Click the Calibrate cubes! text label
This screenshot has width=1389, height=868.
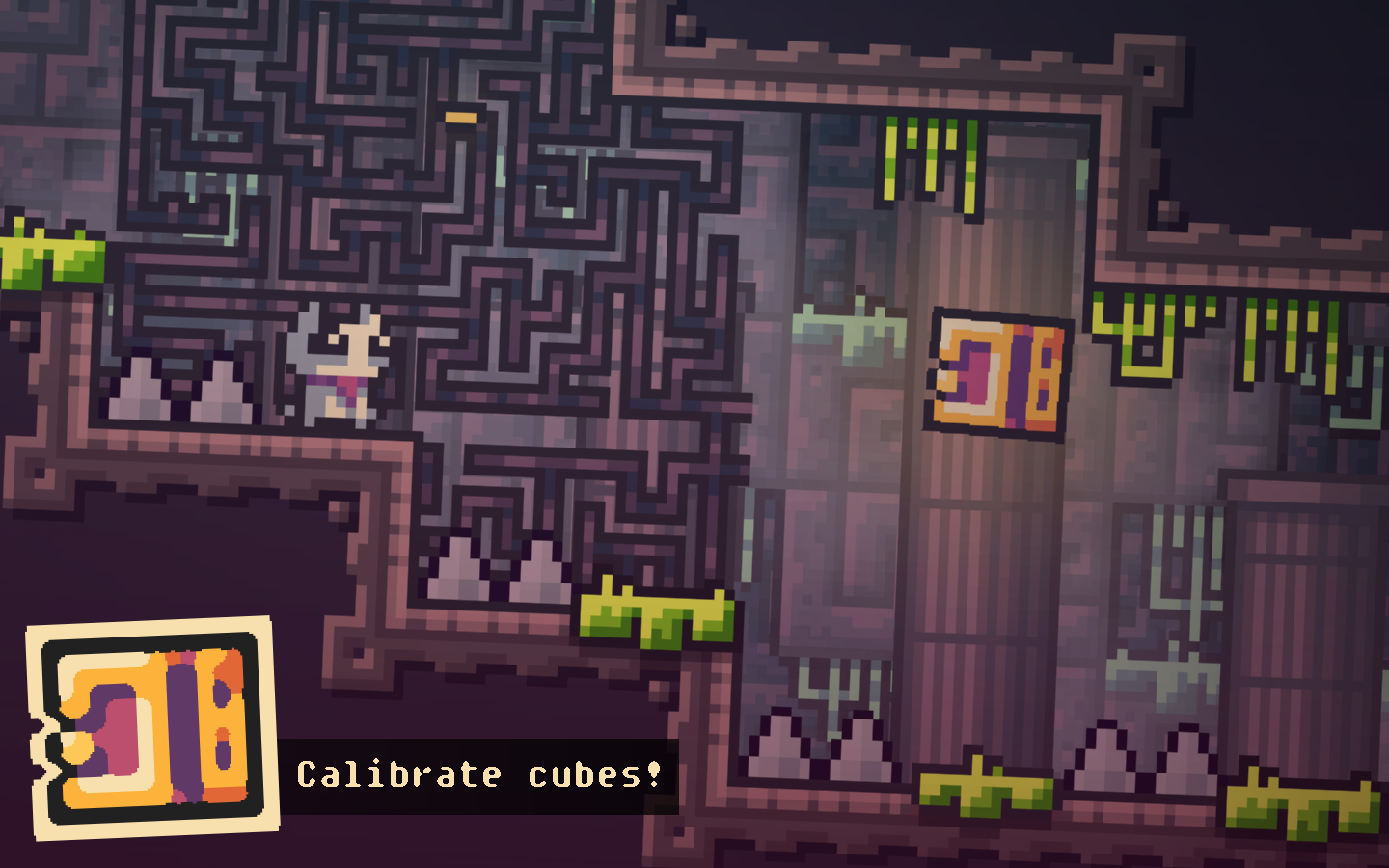point(480,772)
